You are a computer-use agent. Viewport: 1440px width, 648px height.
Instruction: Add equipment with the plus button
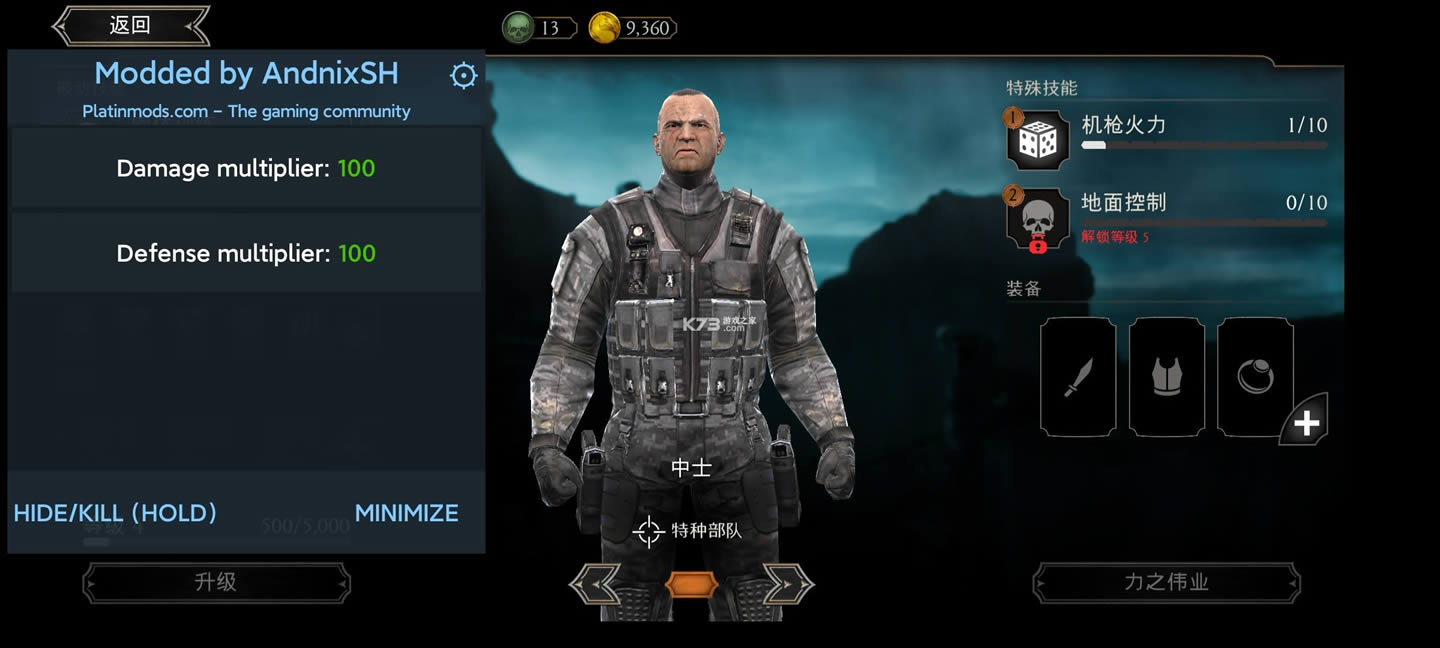pyautogui.click(x=1306, y=423)
